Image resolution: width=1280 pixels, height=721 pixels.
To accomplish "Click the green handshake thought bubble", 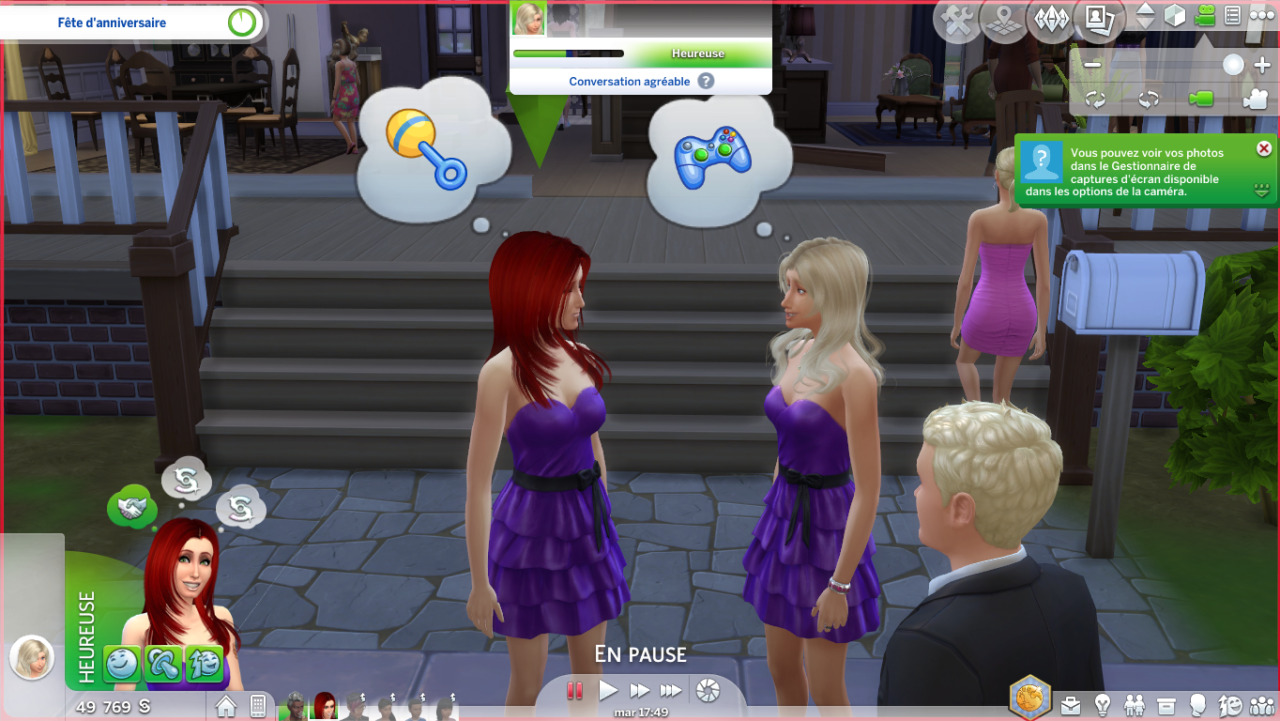I will (131, 508).
